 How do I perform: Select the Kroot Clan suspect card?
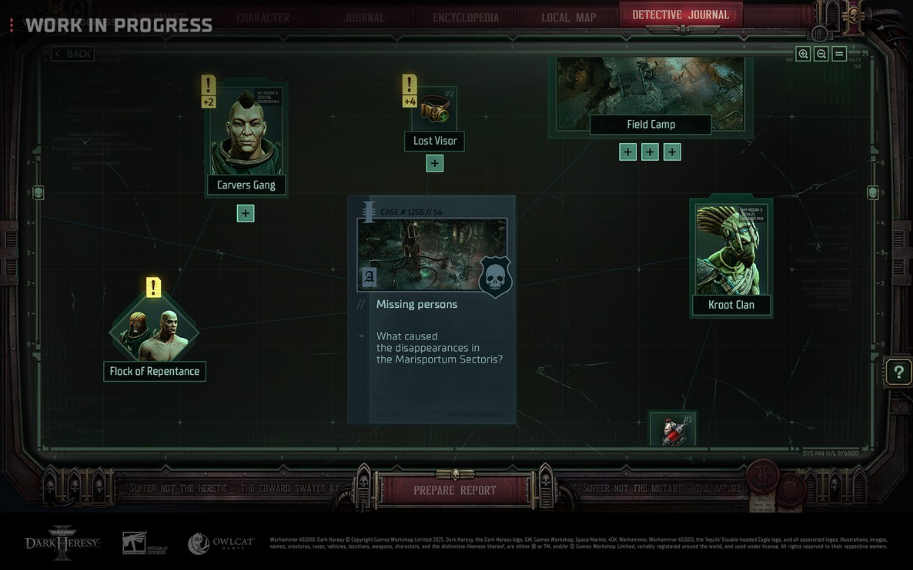731,258
